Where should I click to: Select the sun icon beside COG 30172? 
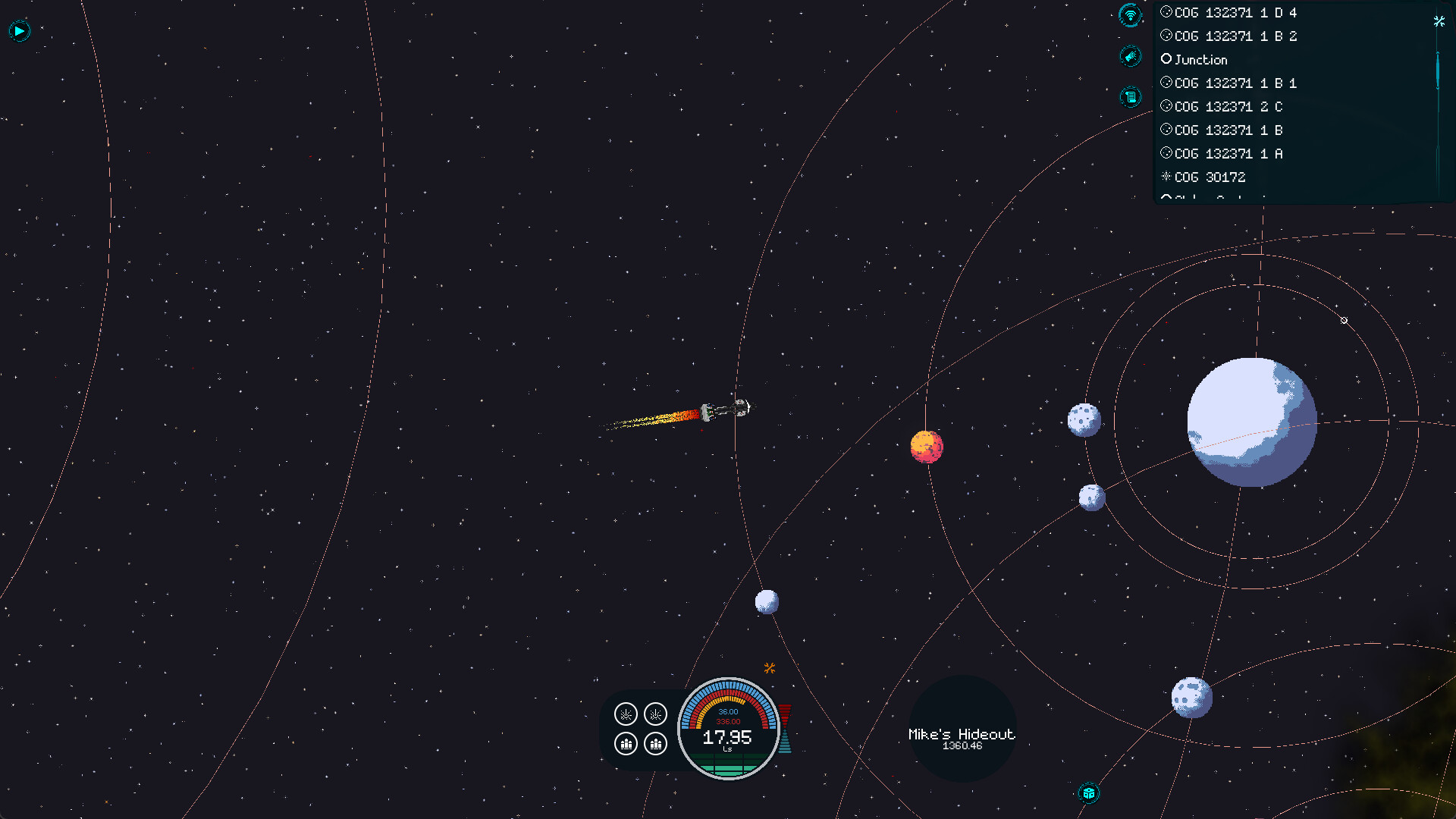pyautogui.click(x=1166, y=177)
